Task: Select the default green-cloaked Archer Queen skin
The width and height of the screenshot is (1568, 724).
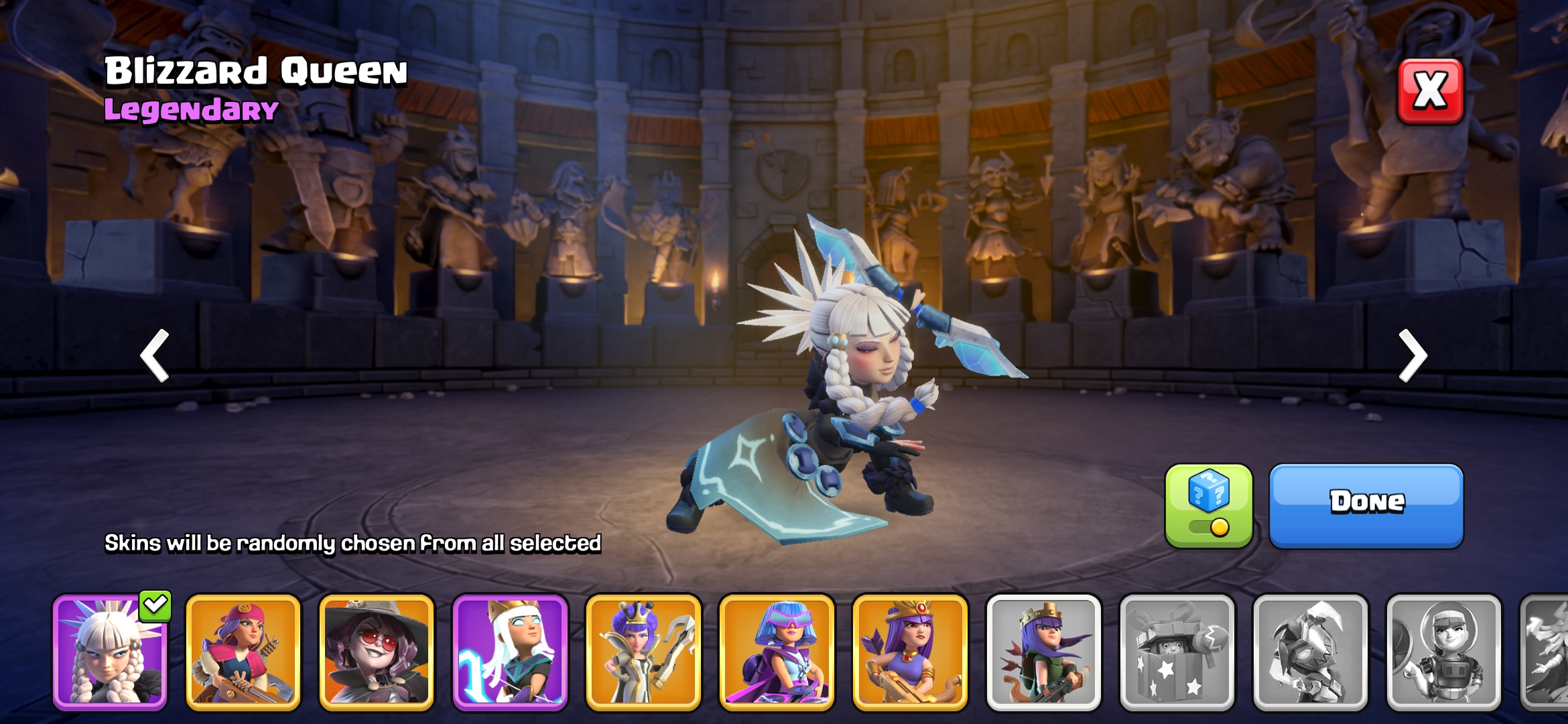Action: 1043,652
